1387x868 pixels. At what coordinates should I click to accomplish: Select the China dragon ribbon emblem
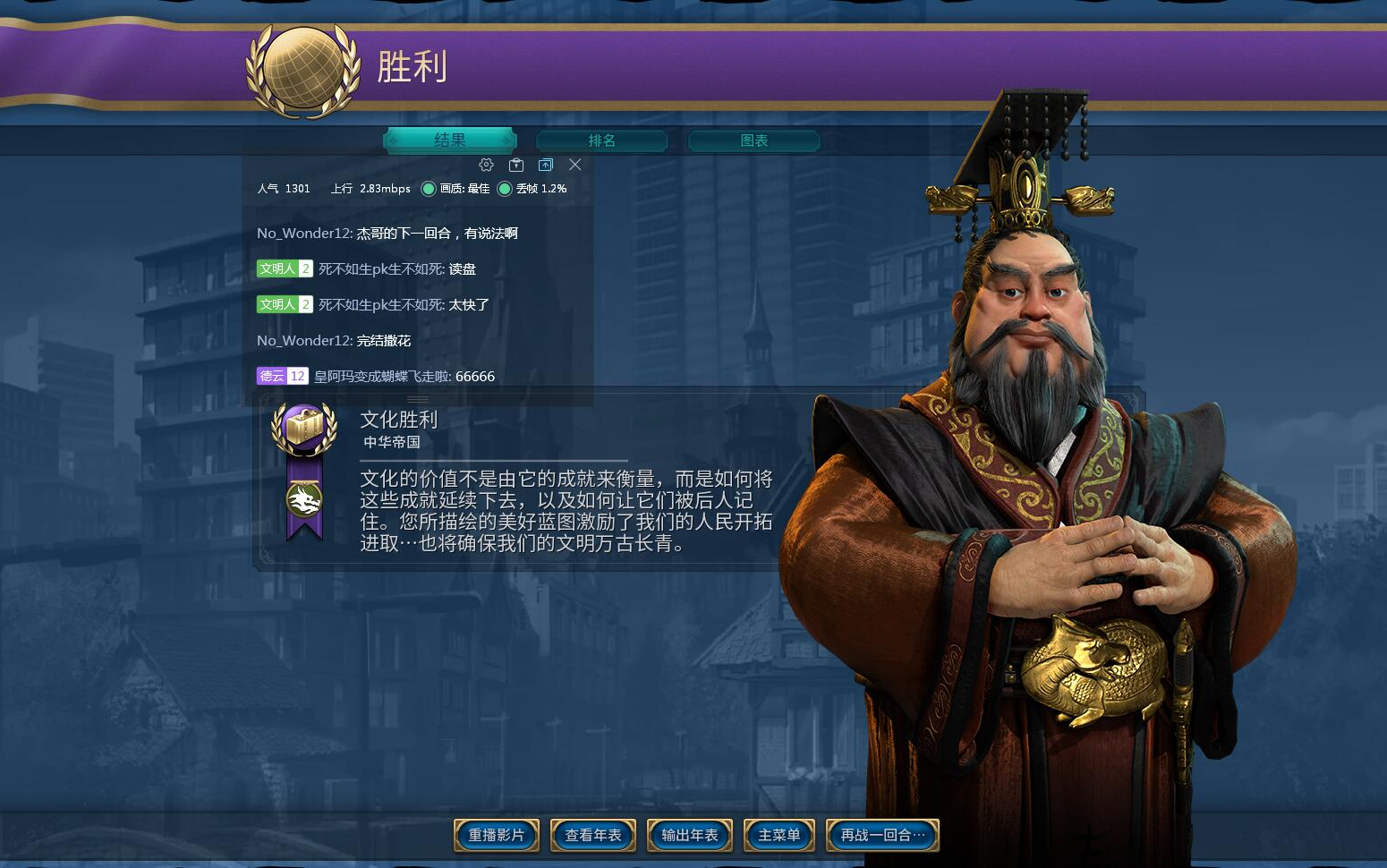304,501
